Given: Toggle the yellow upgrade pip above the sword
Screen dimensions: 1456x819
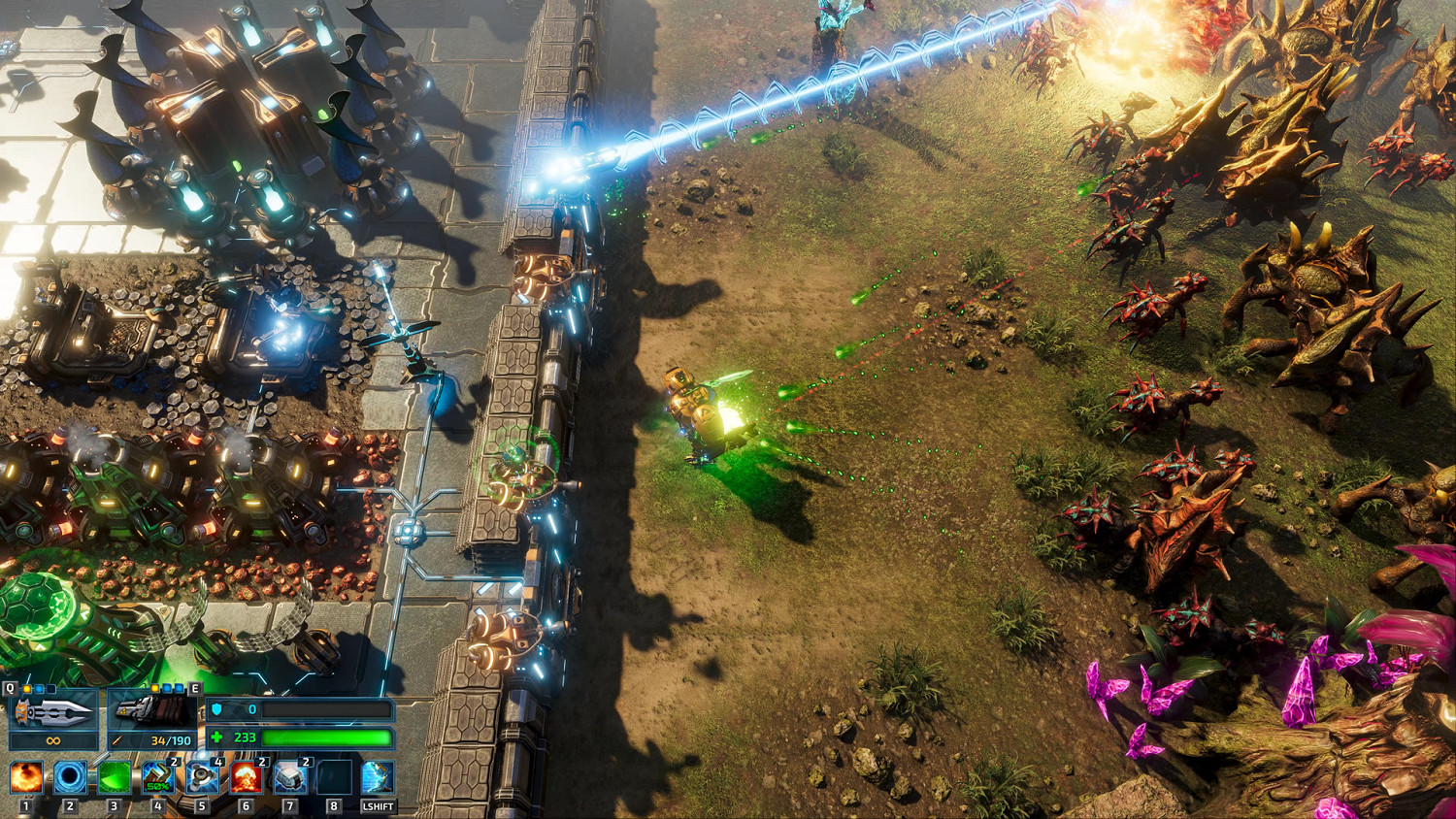Looking at the screenshot, I should 26,689.
